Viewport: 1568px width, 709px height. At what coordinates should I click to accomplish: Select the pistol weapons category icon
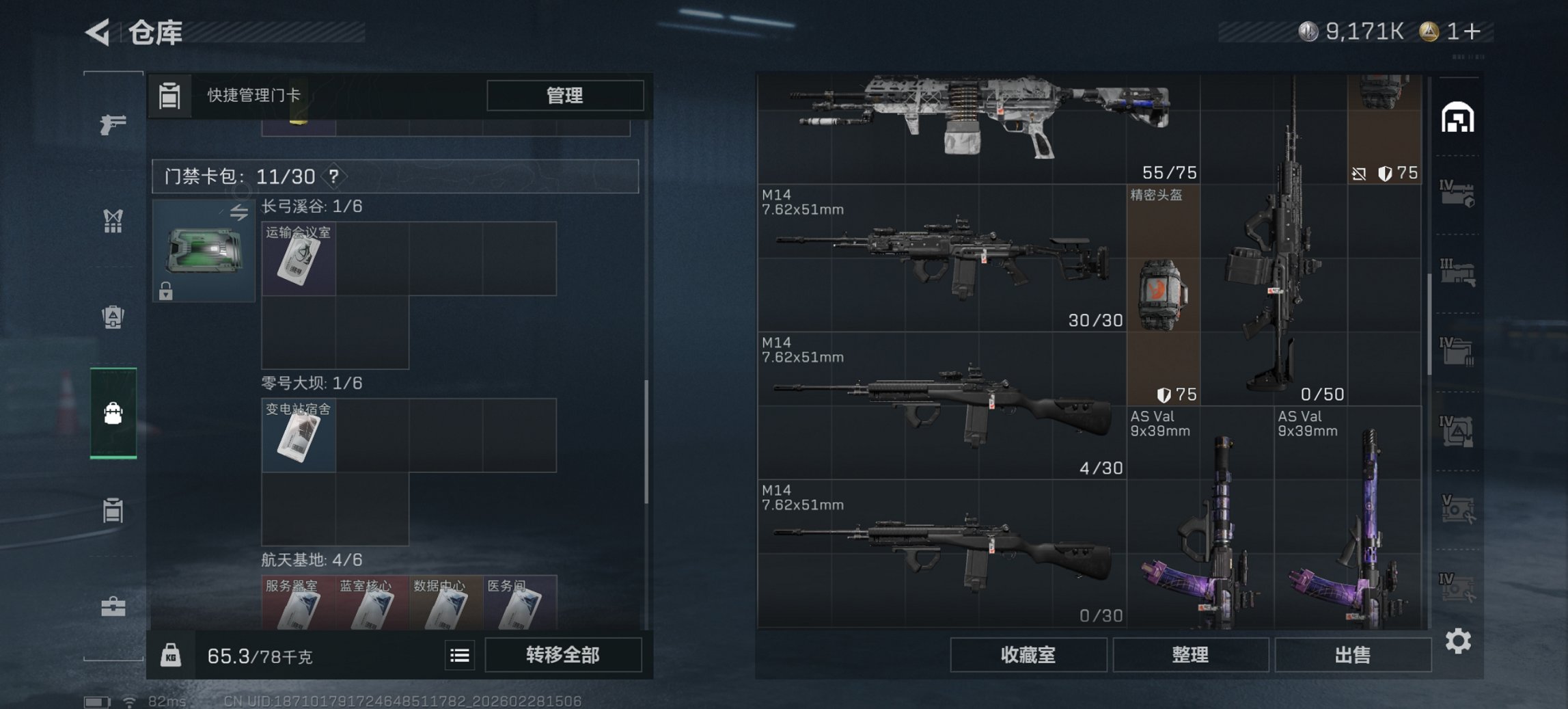coord(114,125)
